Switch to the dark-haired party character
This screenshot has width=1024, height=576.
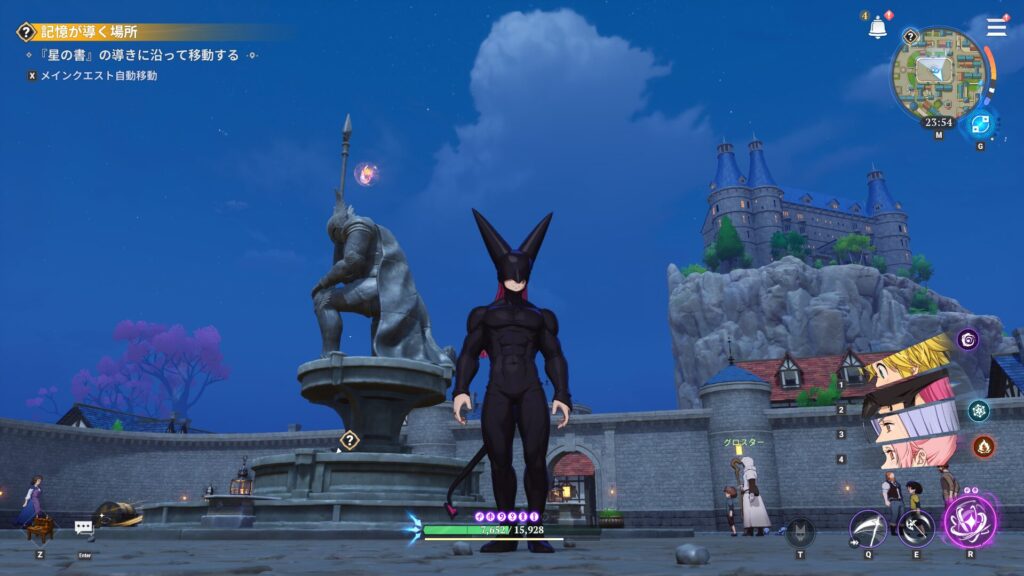903,396
